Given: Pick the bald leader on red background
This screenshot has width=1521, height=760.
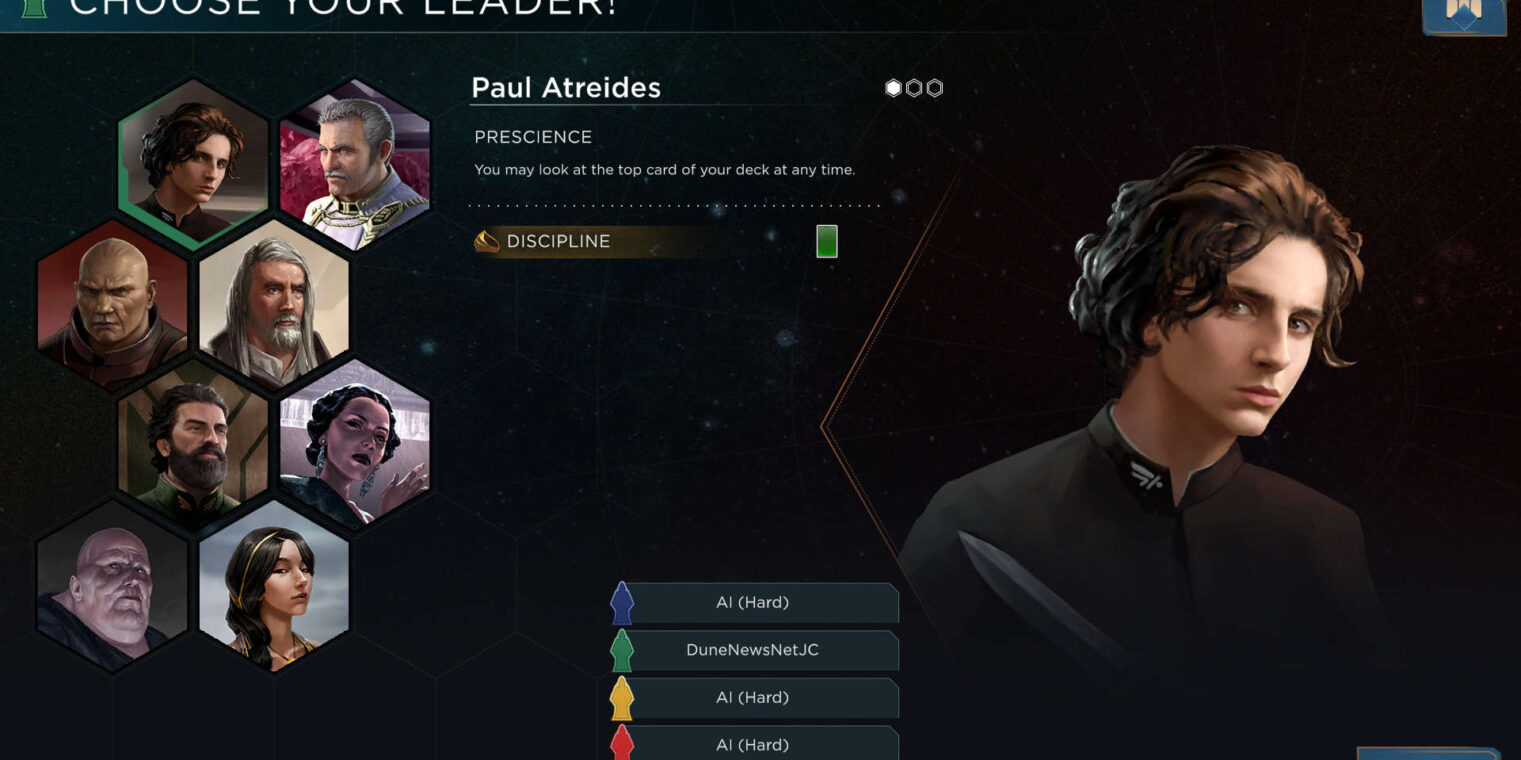Looking at the screenshot, I should click(x=112, y=302).
